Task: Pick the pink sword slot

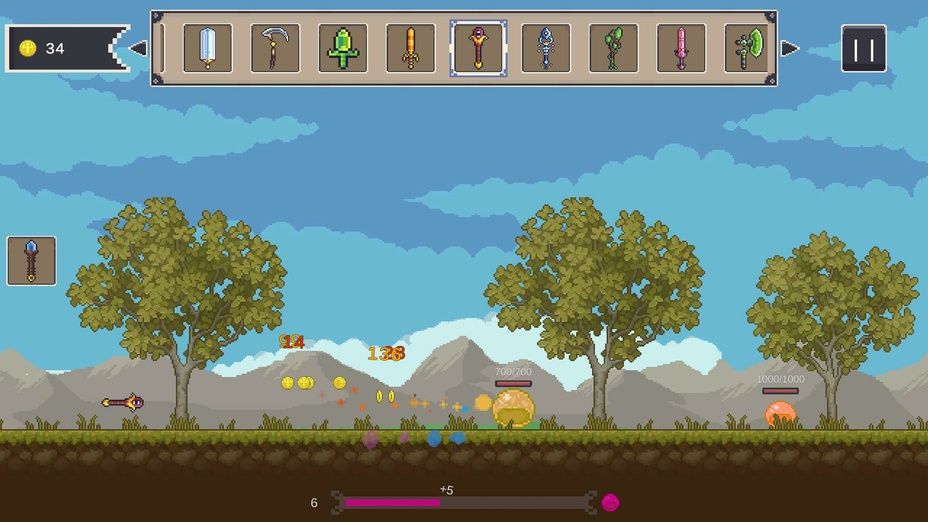Action: point(681,48)
